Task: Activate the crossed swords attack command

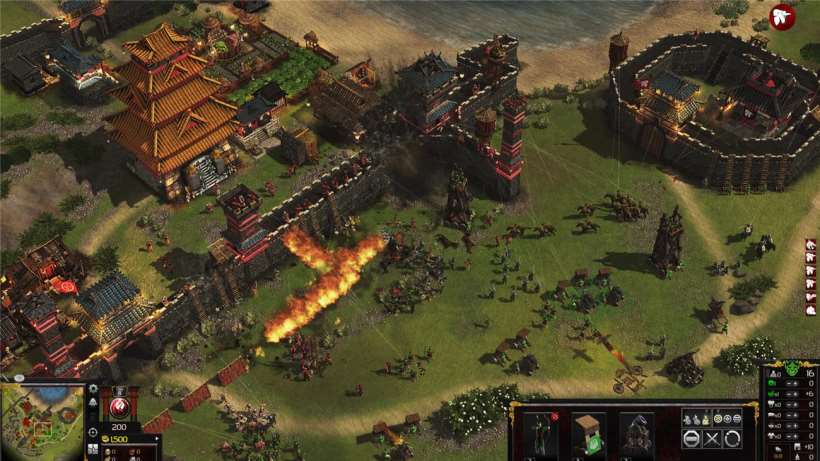Action: pyautogui.click(x=711, y=438)
